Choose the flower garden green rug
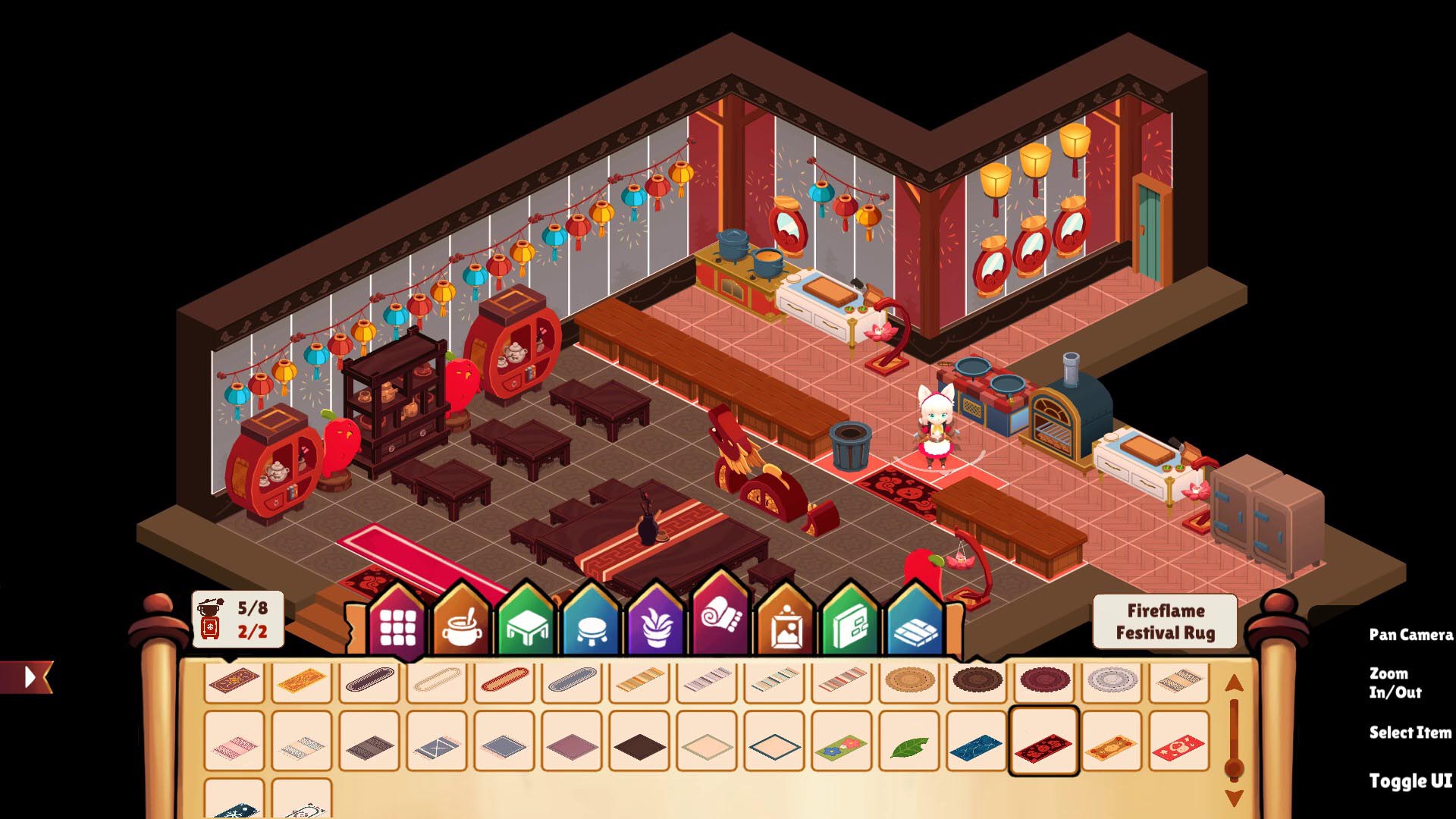 [841, 747]
